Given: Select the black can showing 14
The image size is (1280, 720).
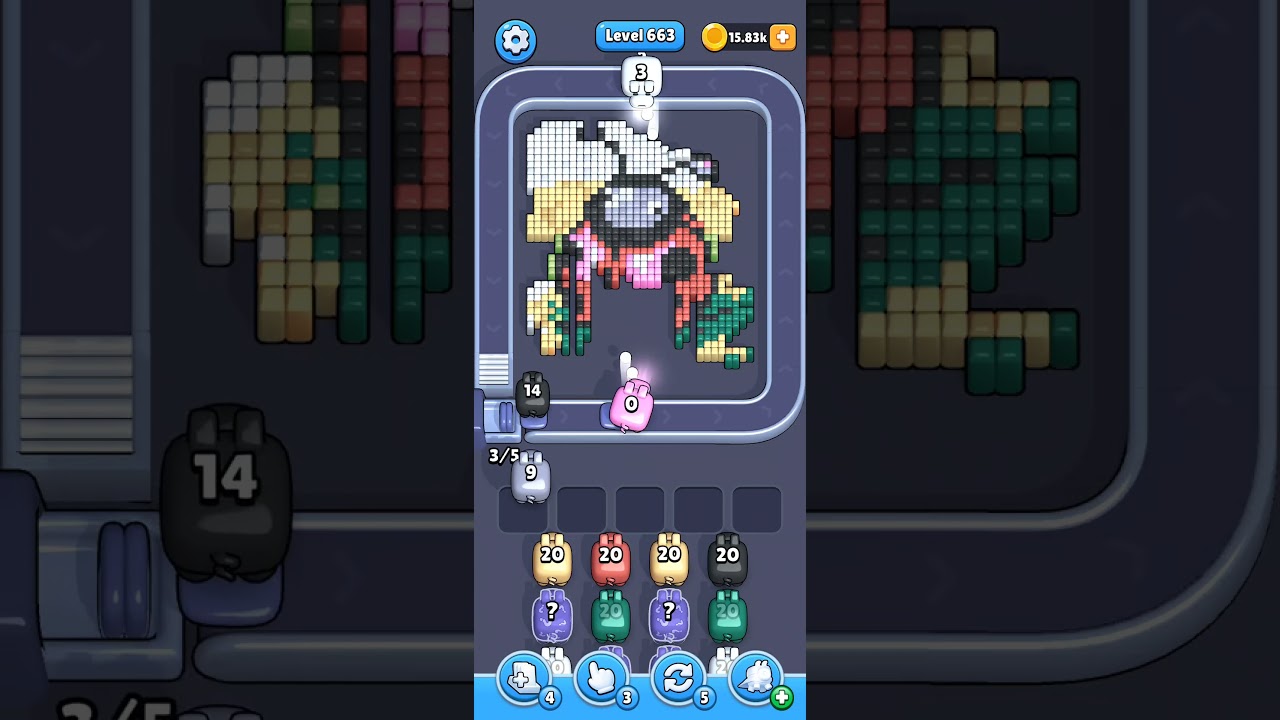Looking at the screenshot, I should pyautogui.click(x=533, y=398).
